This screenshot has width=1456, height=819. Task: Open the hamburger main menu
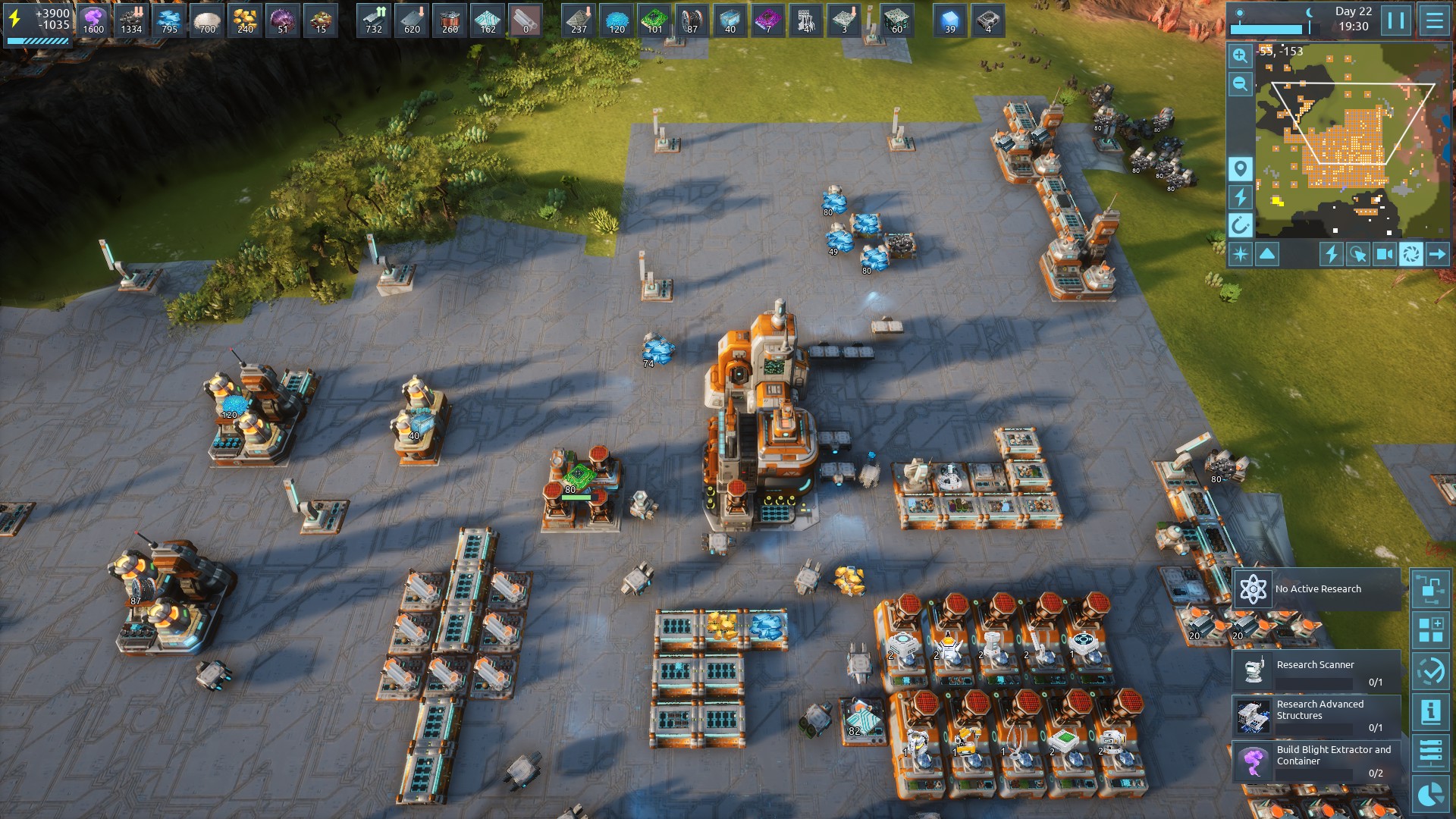(x=1434, y=20)
